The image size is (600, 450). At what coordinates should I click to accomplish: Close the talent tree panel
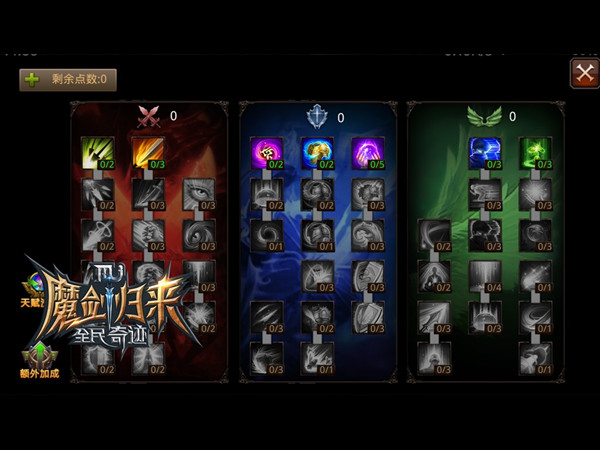(x=583, y=72)
